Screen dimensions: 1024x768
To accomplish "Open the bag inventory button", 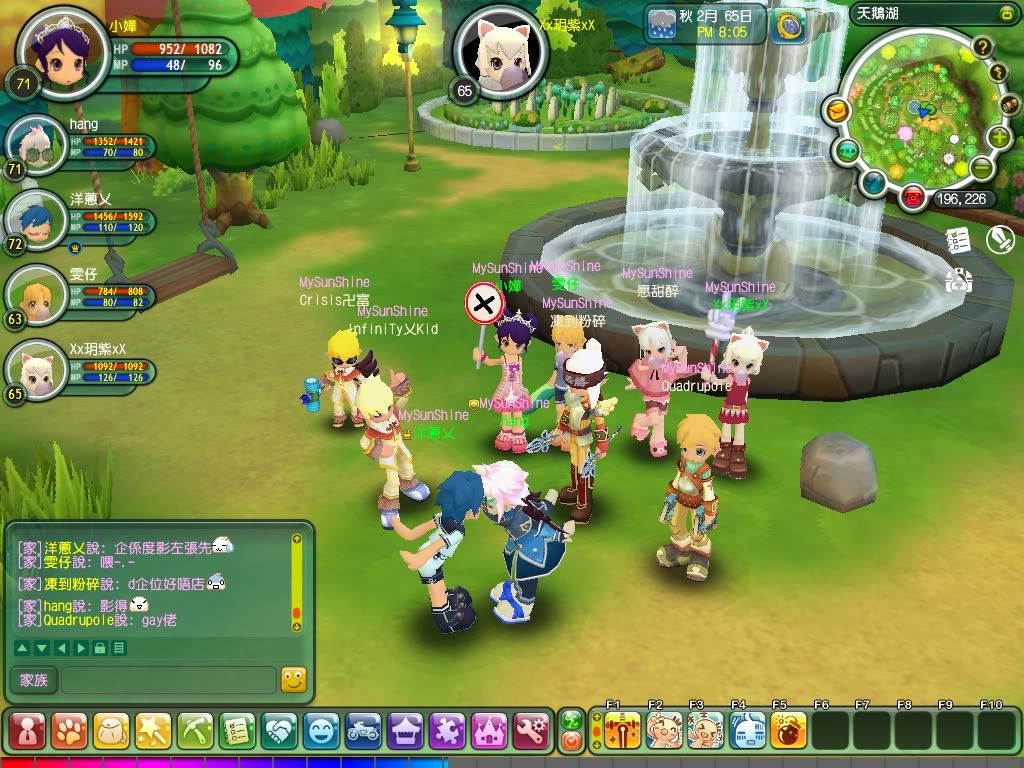I will pos(111,731).
